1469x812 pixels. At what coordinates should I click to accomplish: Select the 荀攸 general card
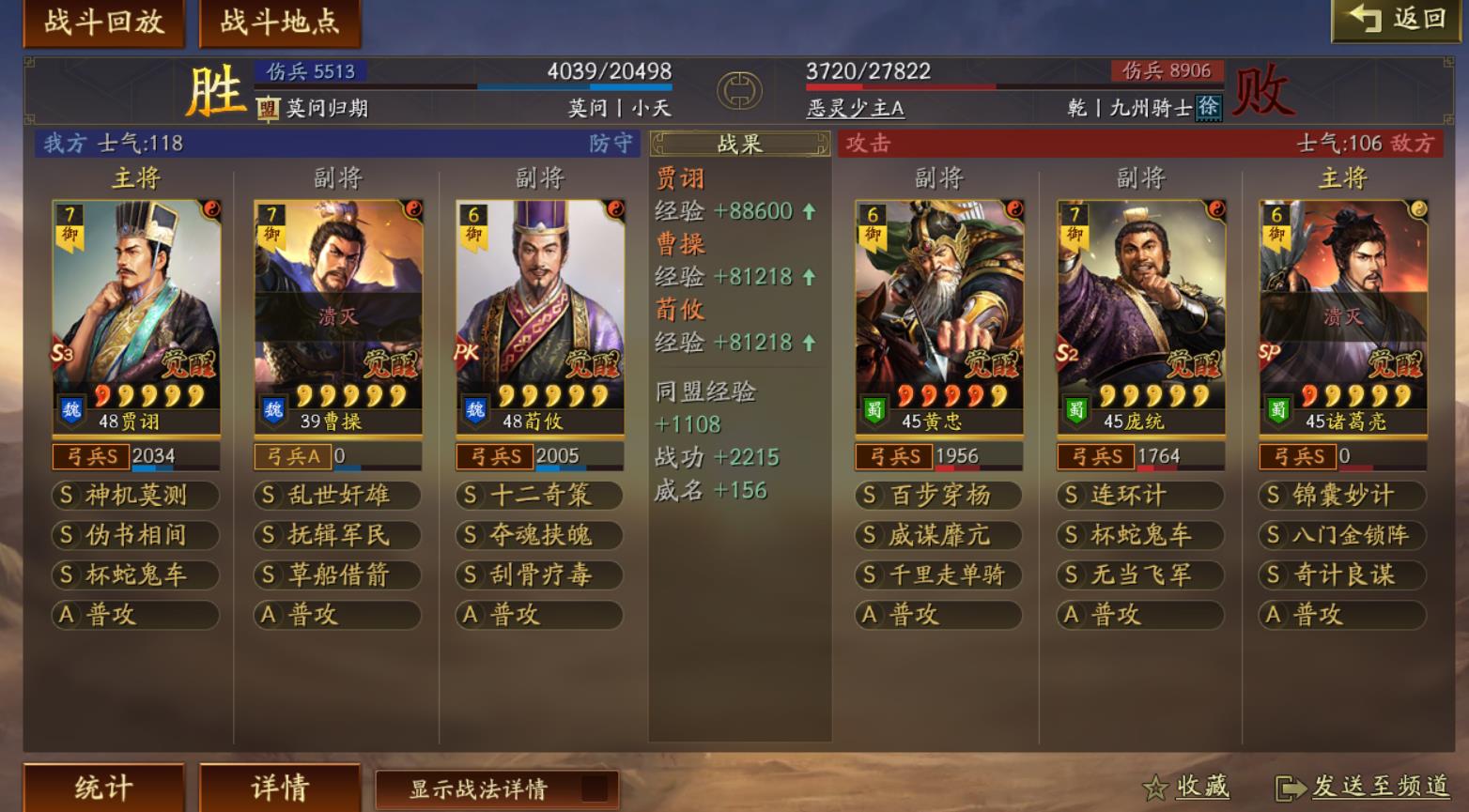click(540, 316)
